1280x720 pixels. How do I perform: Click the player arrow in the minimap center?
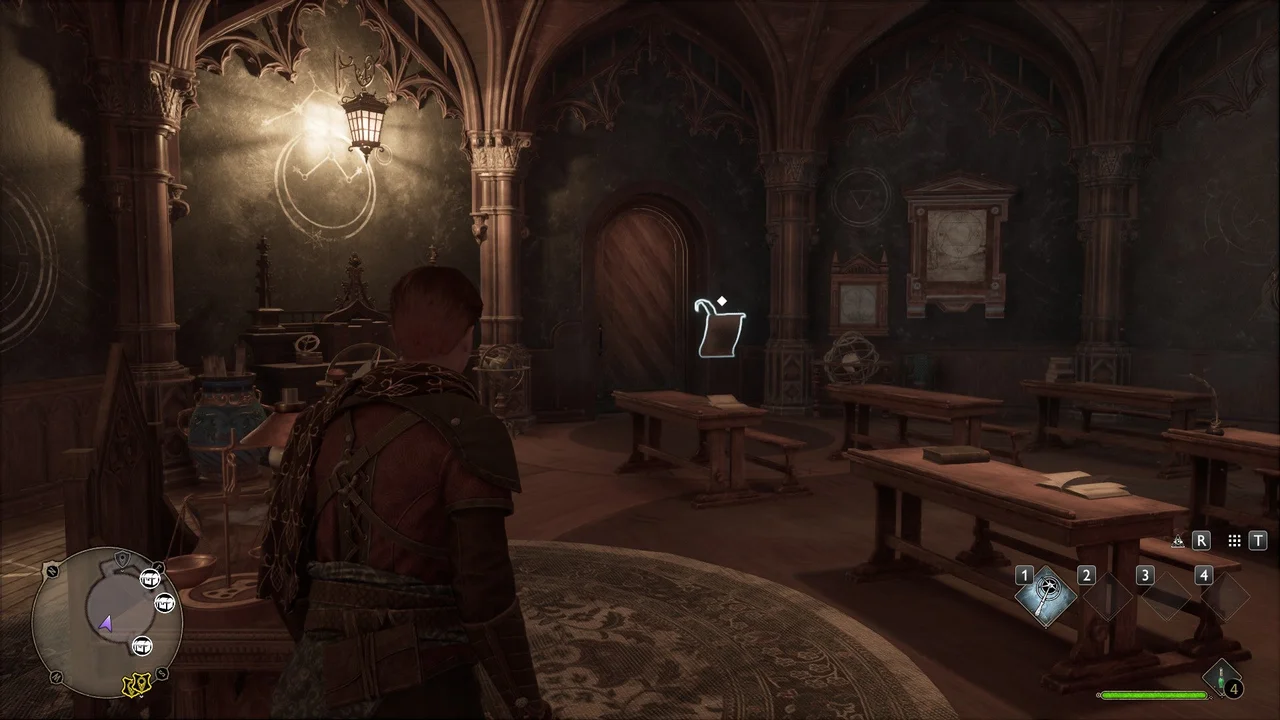105,624
